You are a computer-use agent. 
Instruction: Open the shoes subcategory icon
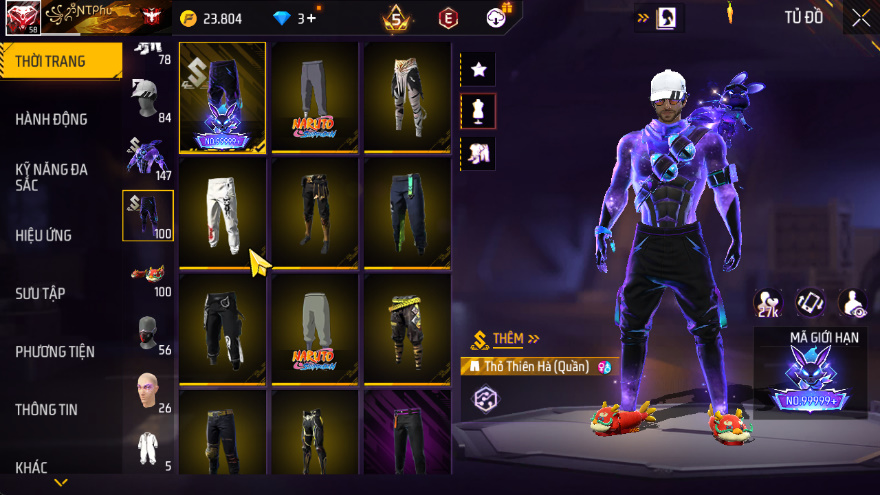click(147, 273)
